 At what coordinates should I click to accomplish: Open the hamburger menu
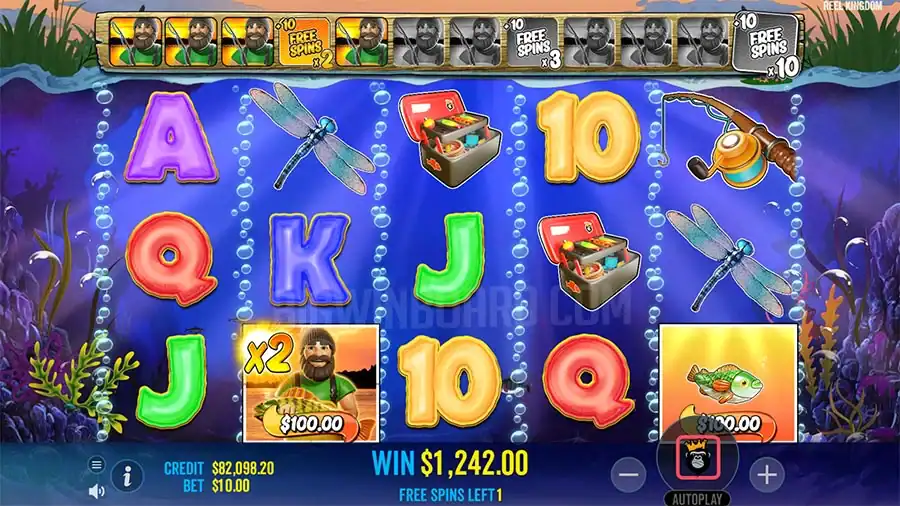(97, 464)
